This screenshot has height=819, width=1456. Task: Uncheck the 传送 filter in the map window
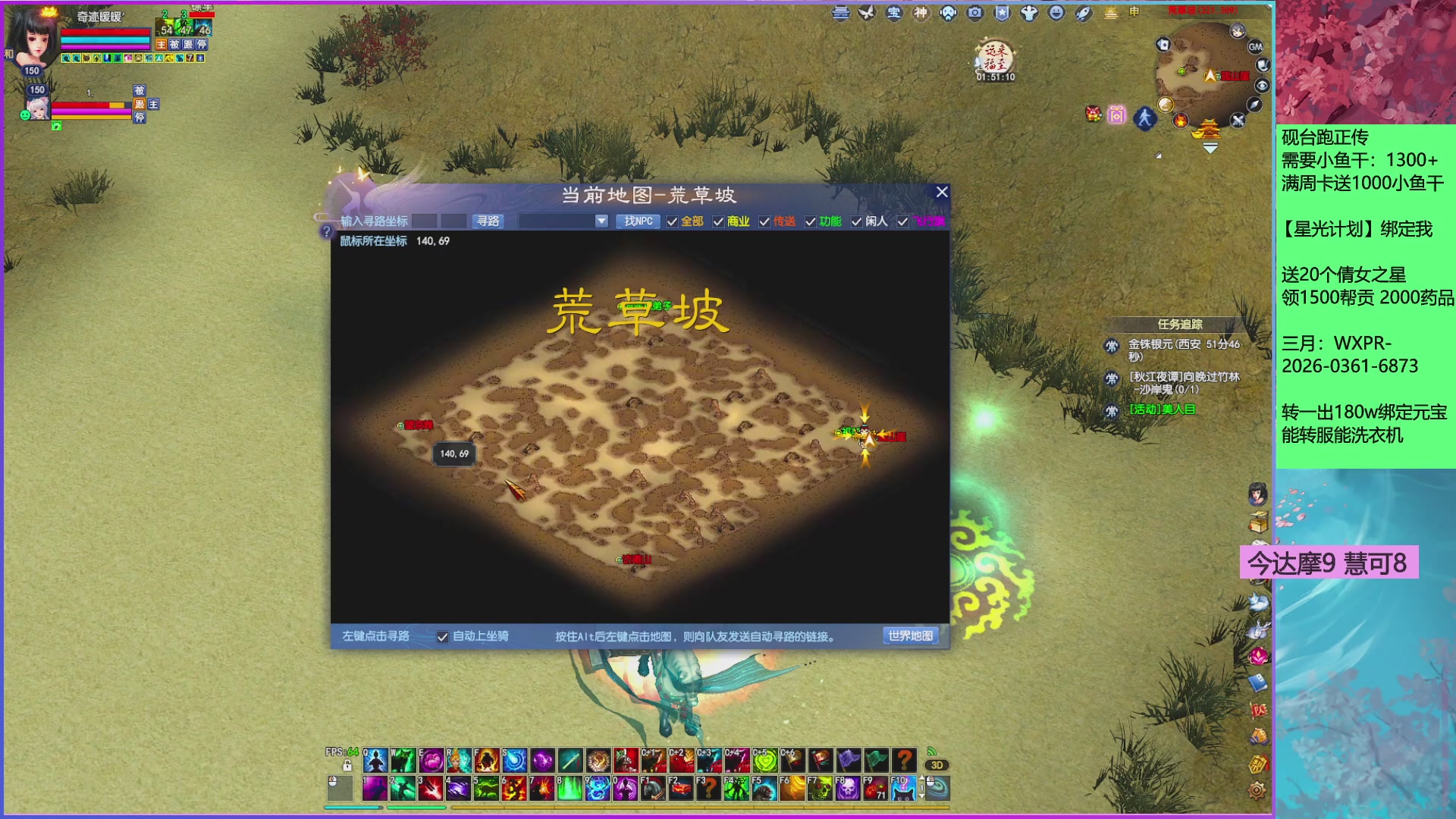pos(765,222)
